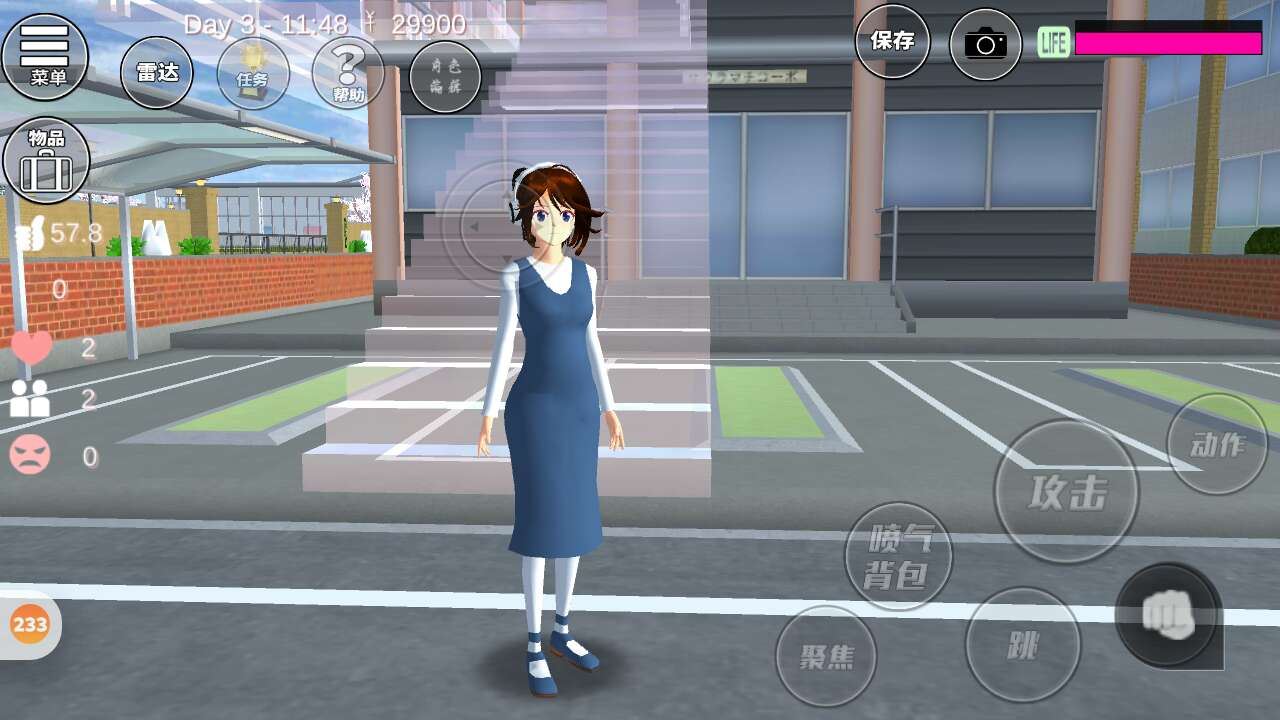
Task: Activate the 喷气背包 jetpack button
Action: pyautogui.click(x=898, y=556)
